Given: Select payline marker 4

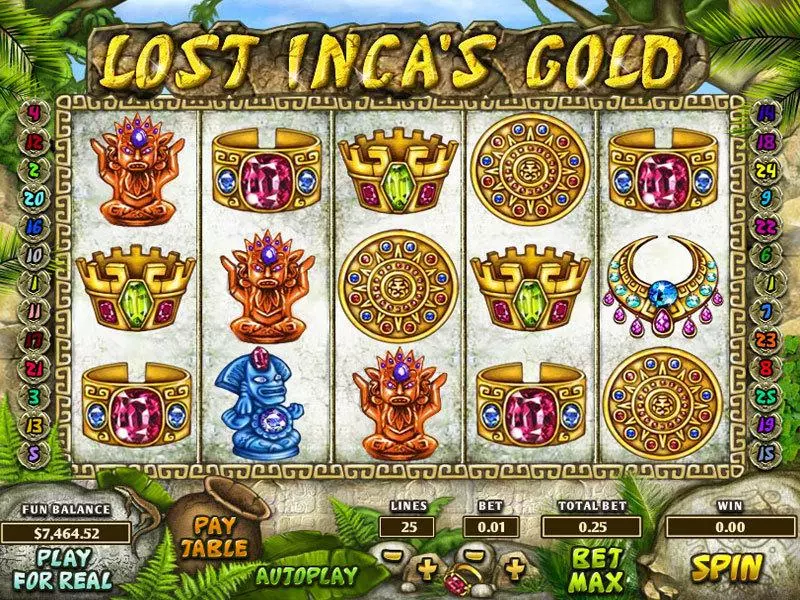Looking at the screenshot, I should 35,113.
